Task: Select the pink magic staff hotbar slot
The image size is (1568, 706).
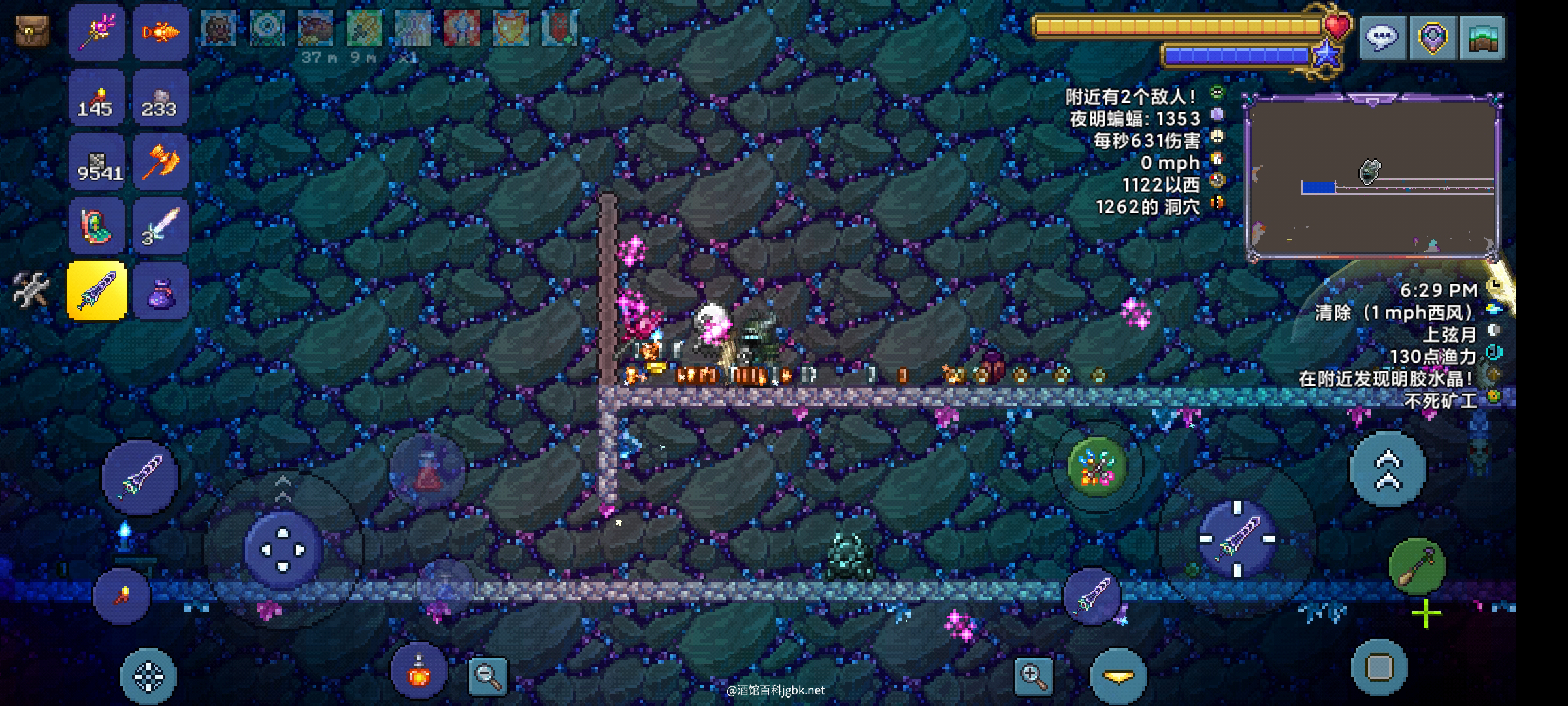Action: (x=97, y=31)
